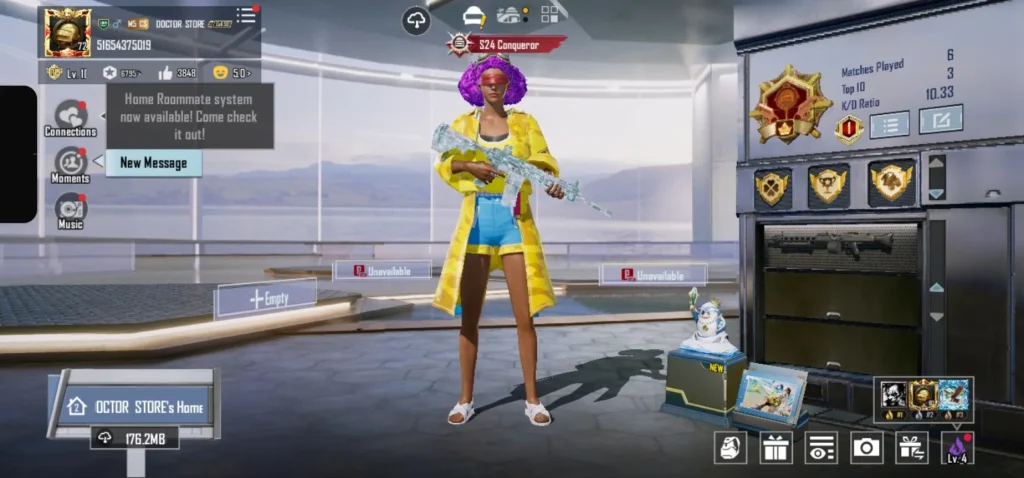Click the Empty teammate slot
Screen dimensions: 1024x478
point(267,298)
